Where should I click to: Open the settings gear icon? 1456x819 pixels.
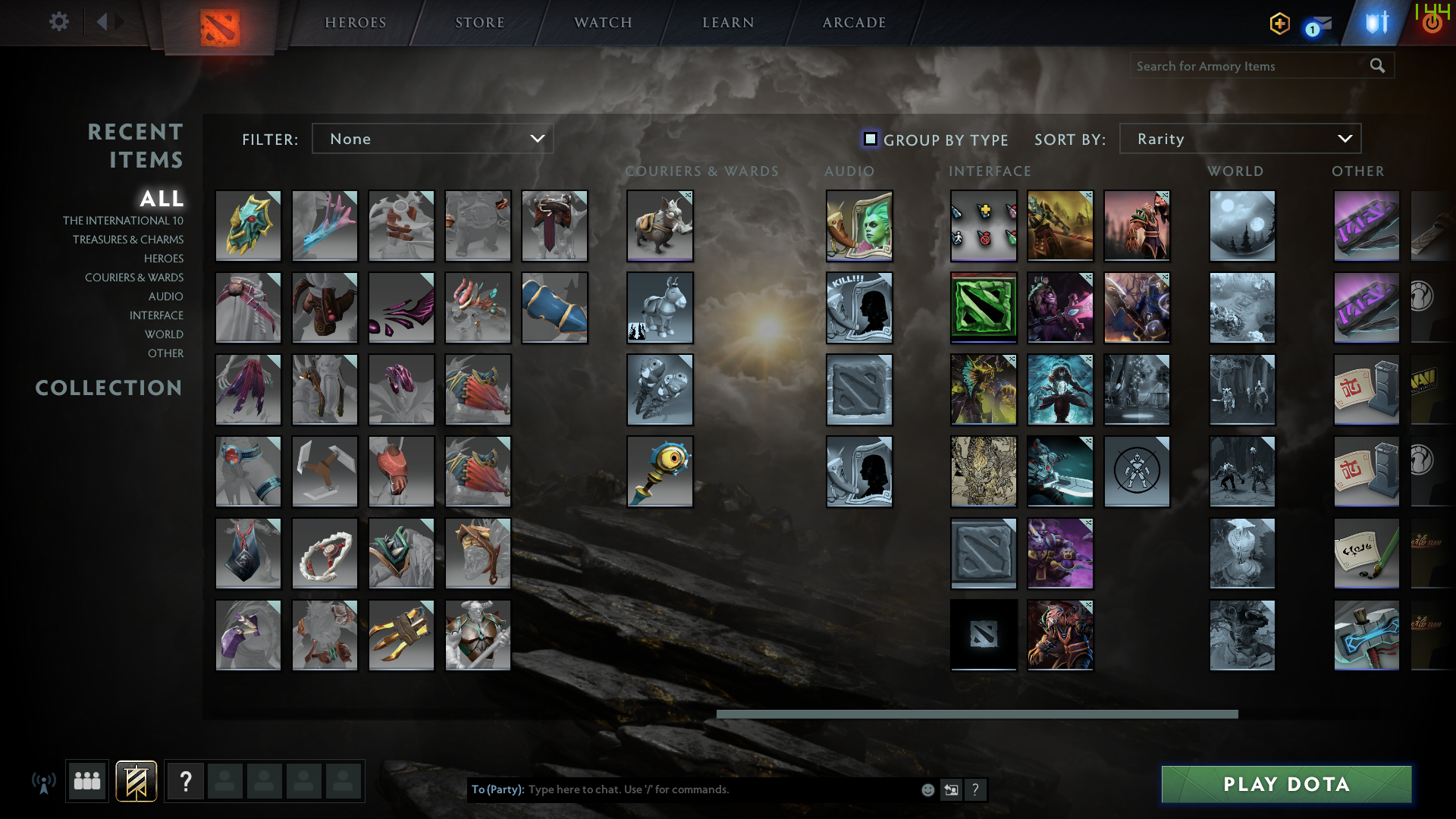pyautogui.click(x=59, y=21)
